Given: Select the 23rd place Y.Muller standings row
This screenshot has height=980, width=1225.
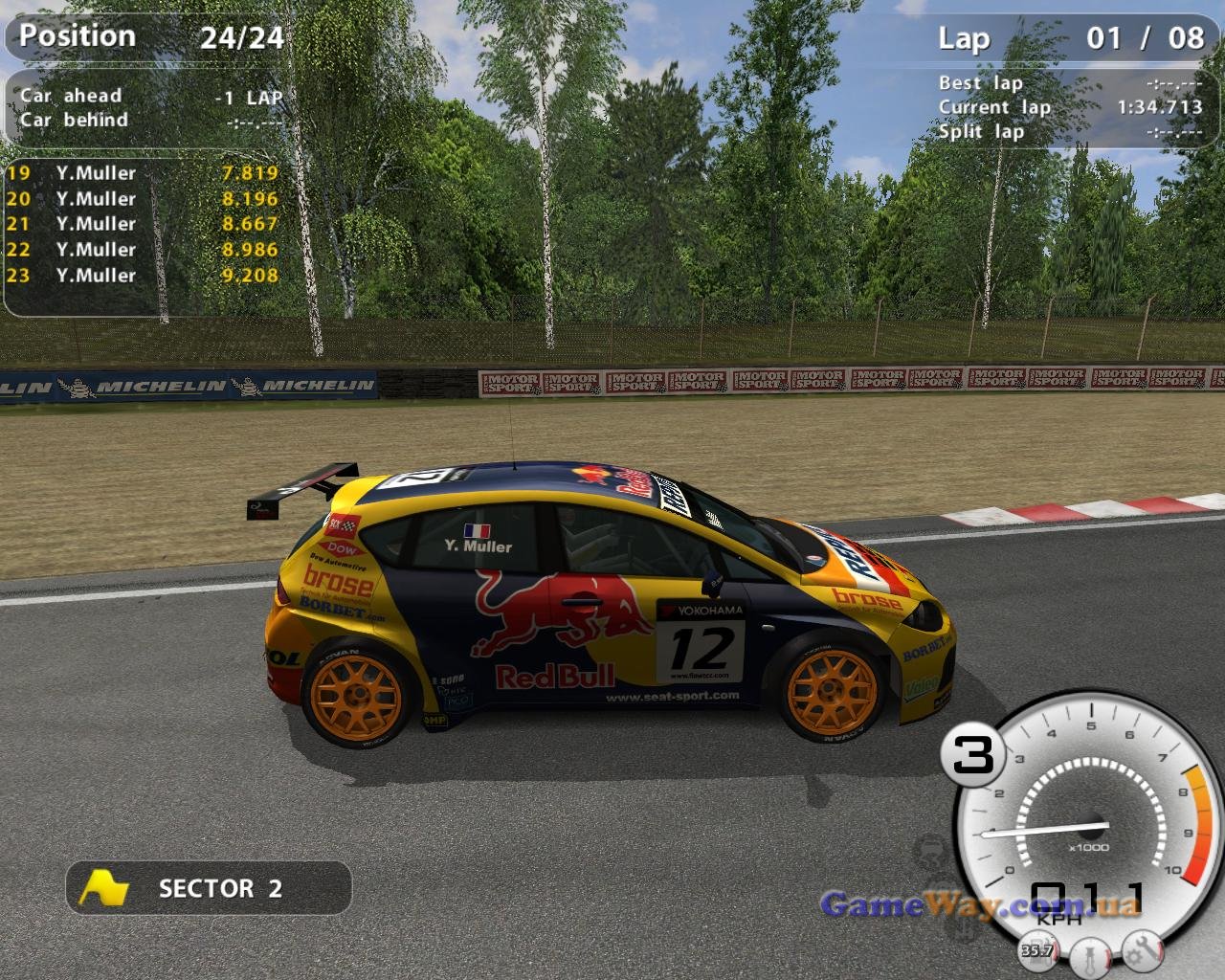Looking at the screenshot, I should pyautogui.click(x=142, y=276).
